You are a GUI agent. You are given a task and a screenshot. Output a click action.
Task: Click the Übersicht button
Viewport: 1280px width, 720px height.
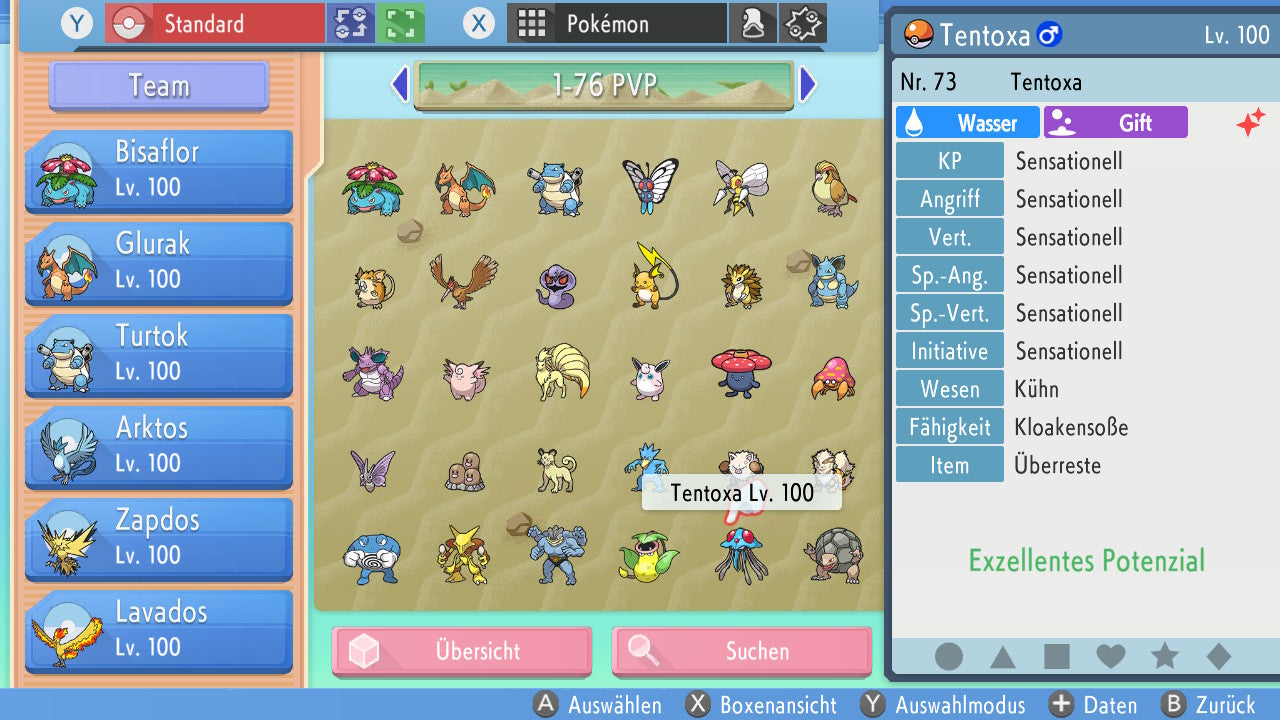[461, 651]
